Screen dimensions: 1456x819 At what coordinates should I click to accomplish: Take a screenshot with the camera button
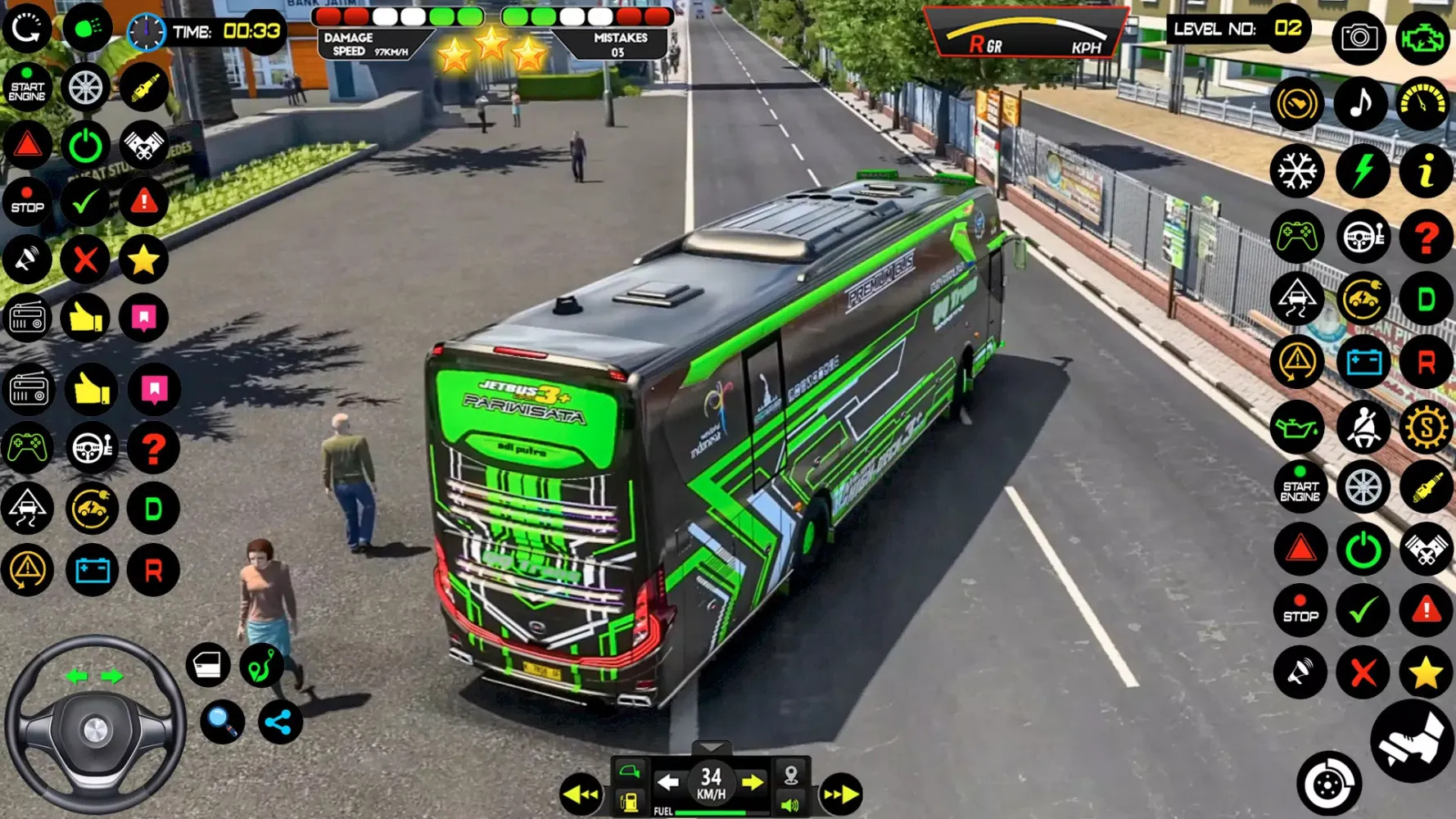pos(1359,38)
